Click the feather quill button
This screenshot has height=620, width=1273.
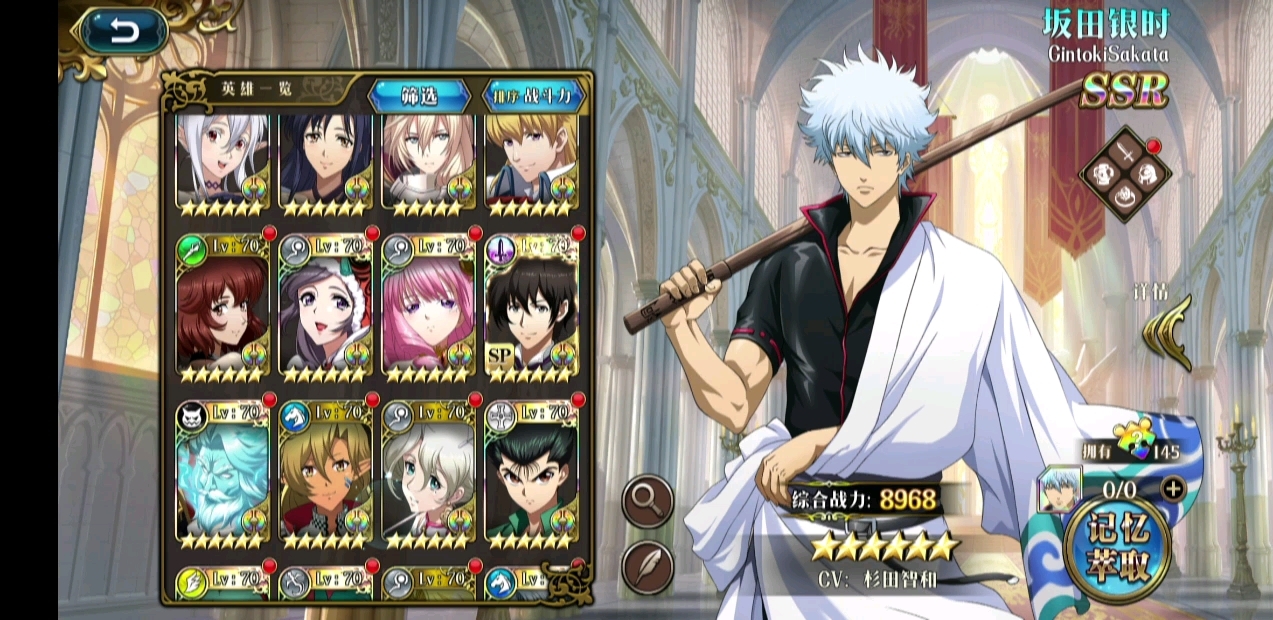(x=647, y=567)
